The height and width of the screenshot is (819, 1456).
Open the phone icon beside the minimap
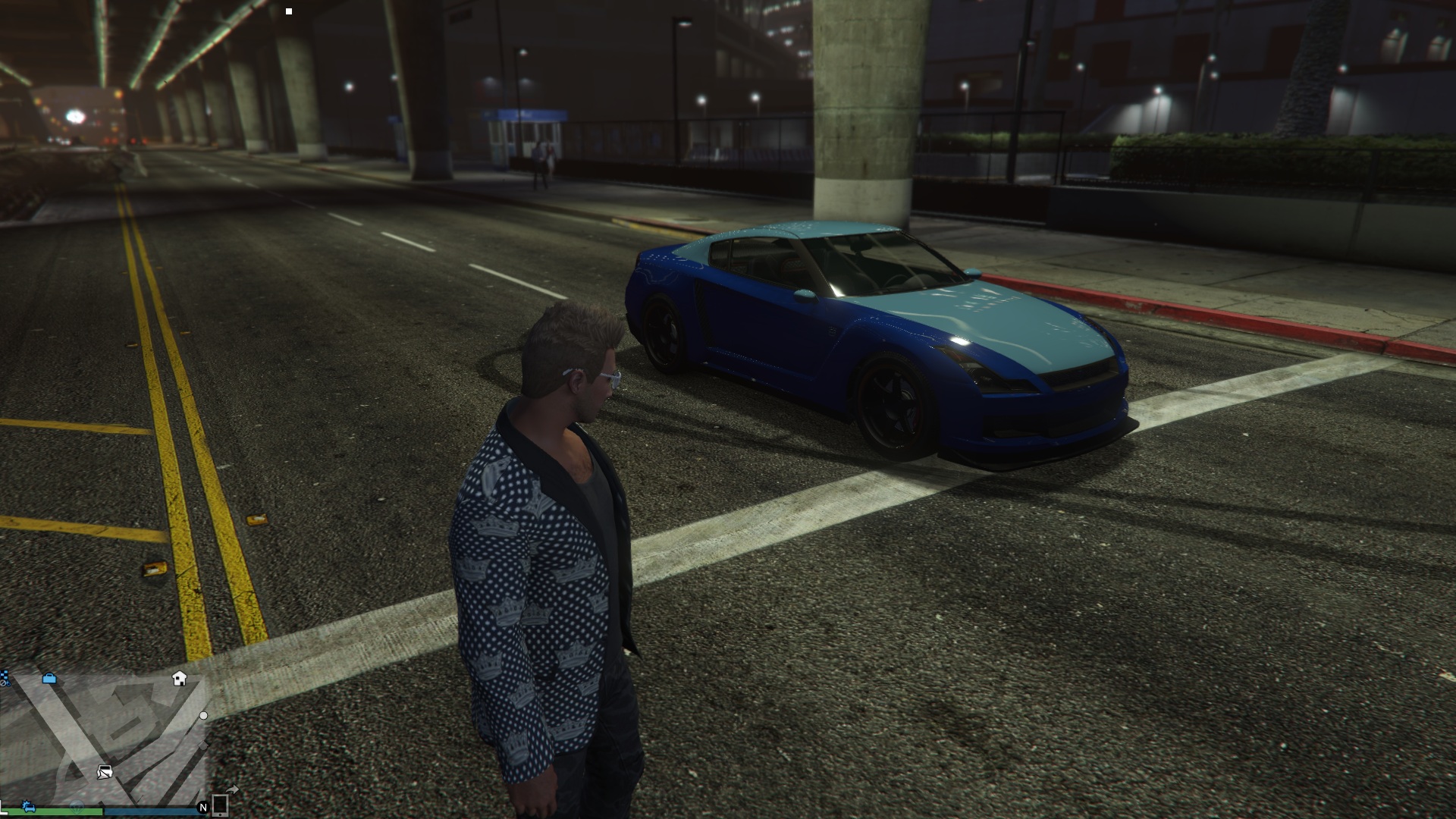[x=220, y=805]
